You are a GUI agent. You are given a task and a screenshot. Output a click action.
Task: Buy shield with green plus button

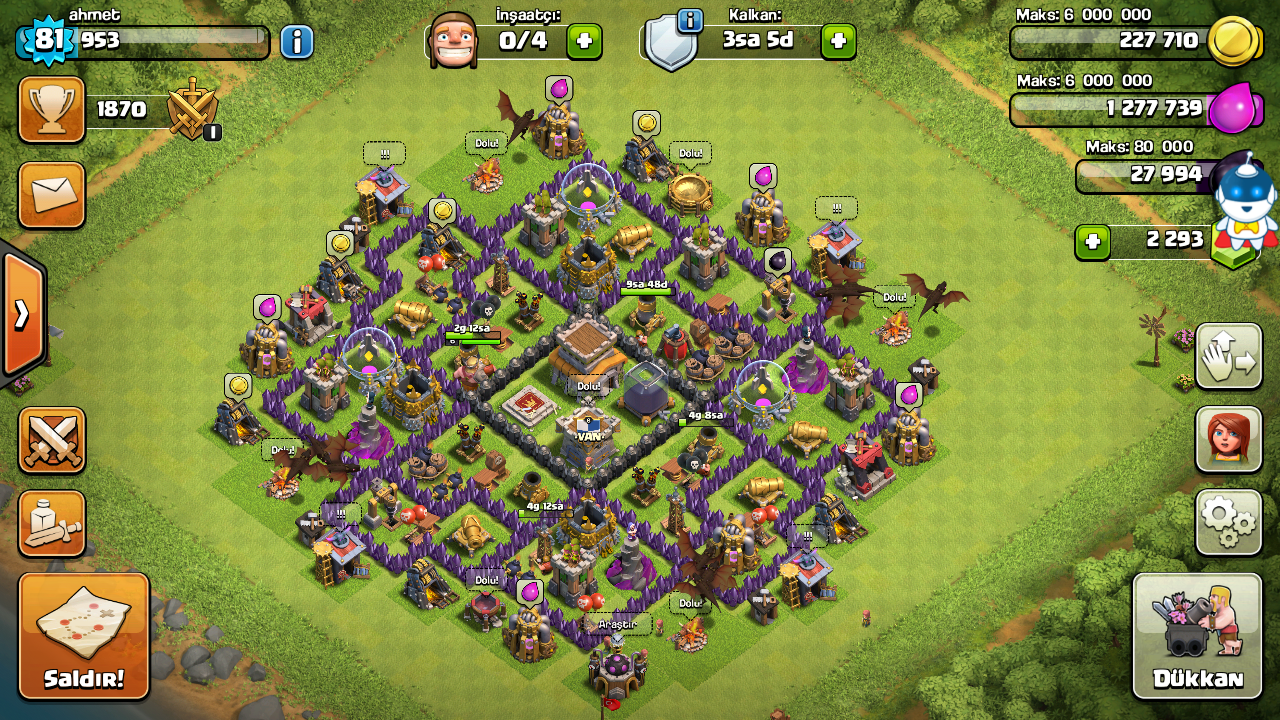[838, 42]
